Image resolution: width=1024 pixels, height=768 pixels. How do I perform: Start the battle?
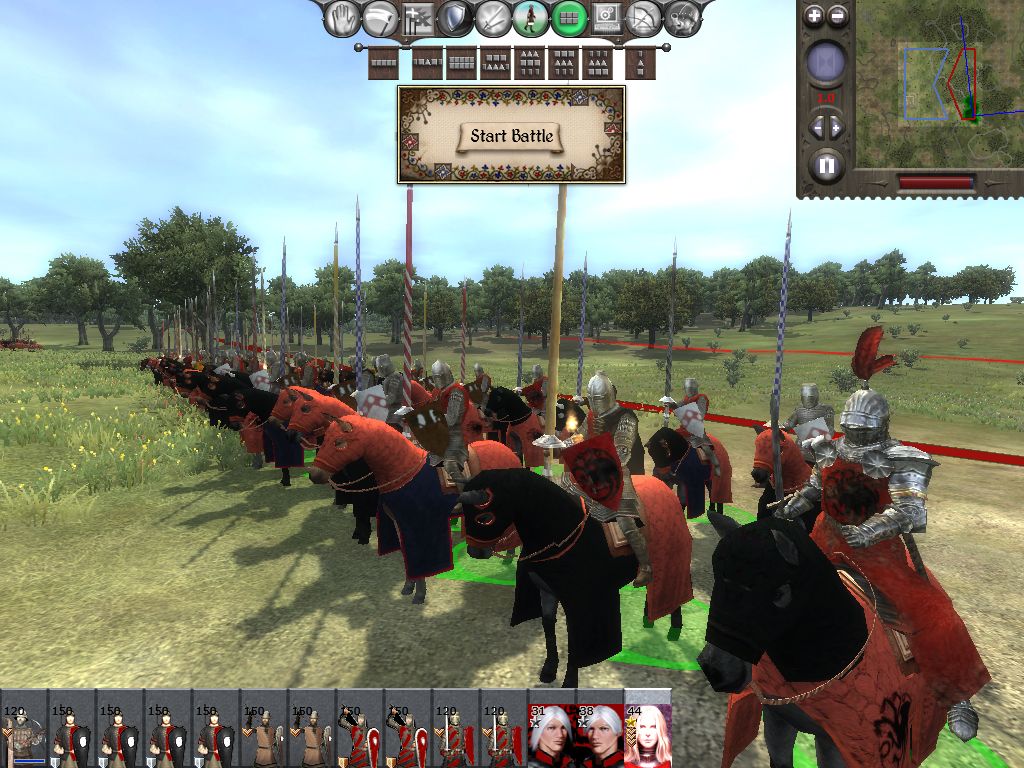click(x=511, y=136)
